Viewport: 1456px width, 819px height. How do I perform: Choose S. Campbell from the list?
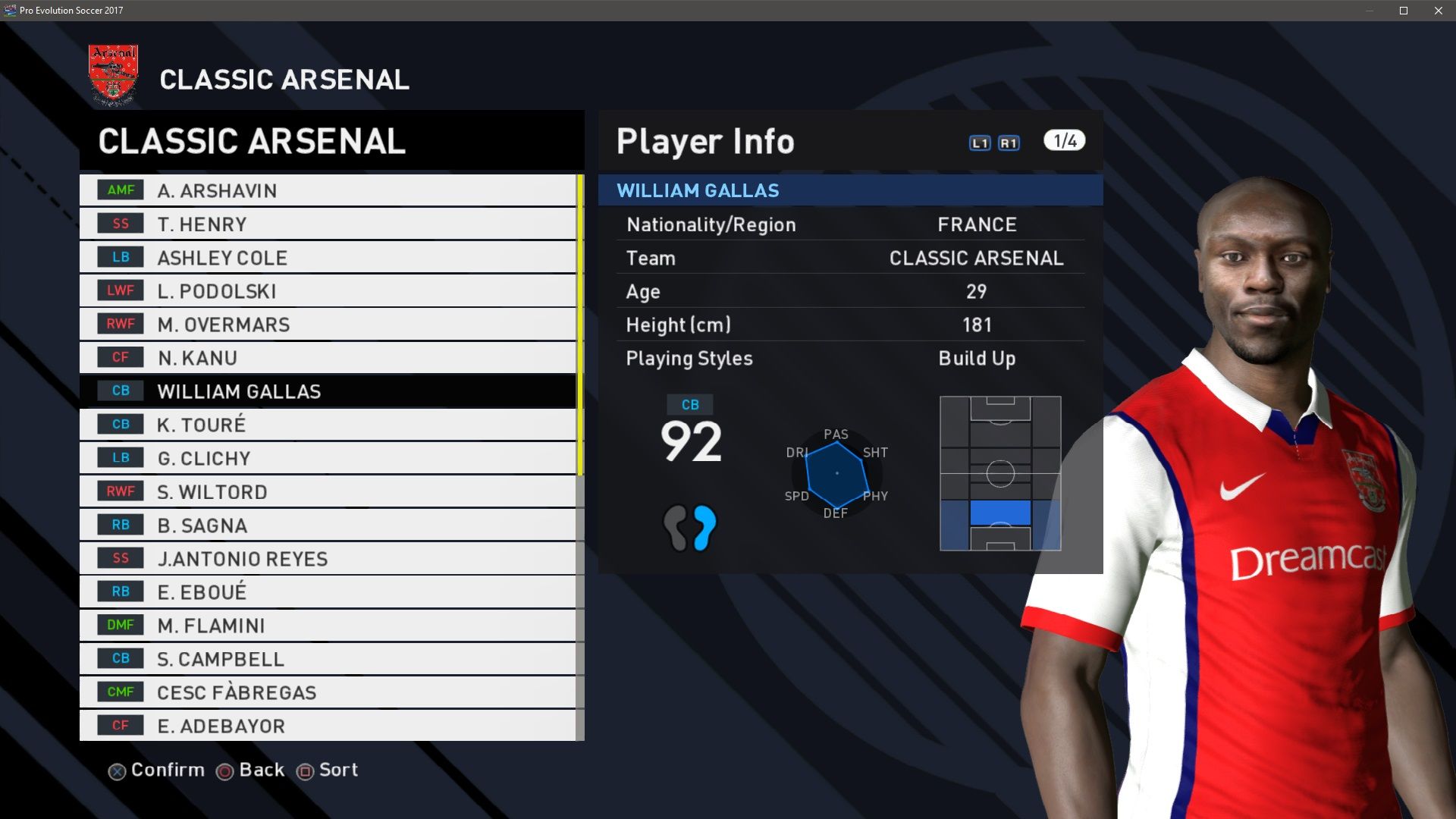(x=328, y=658)
